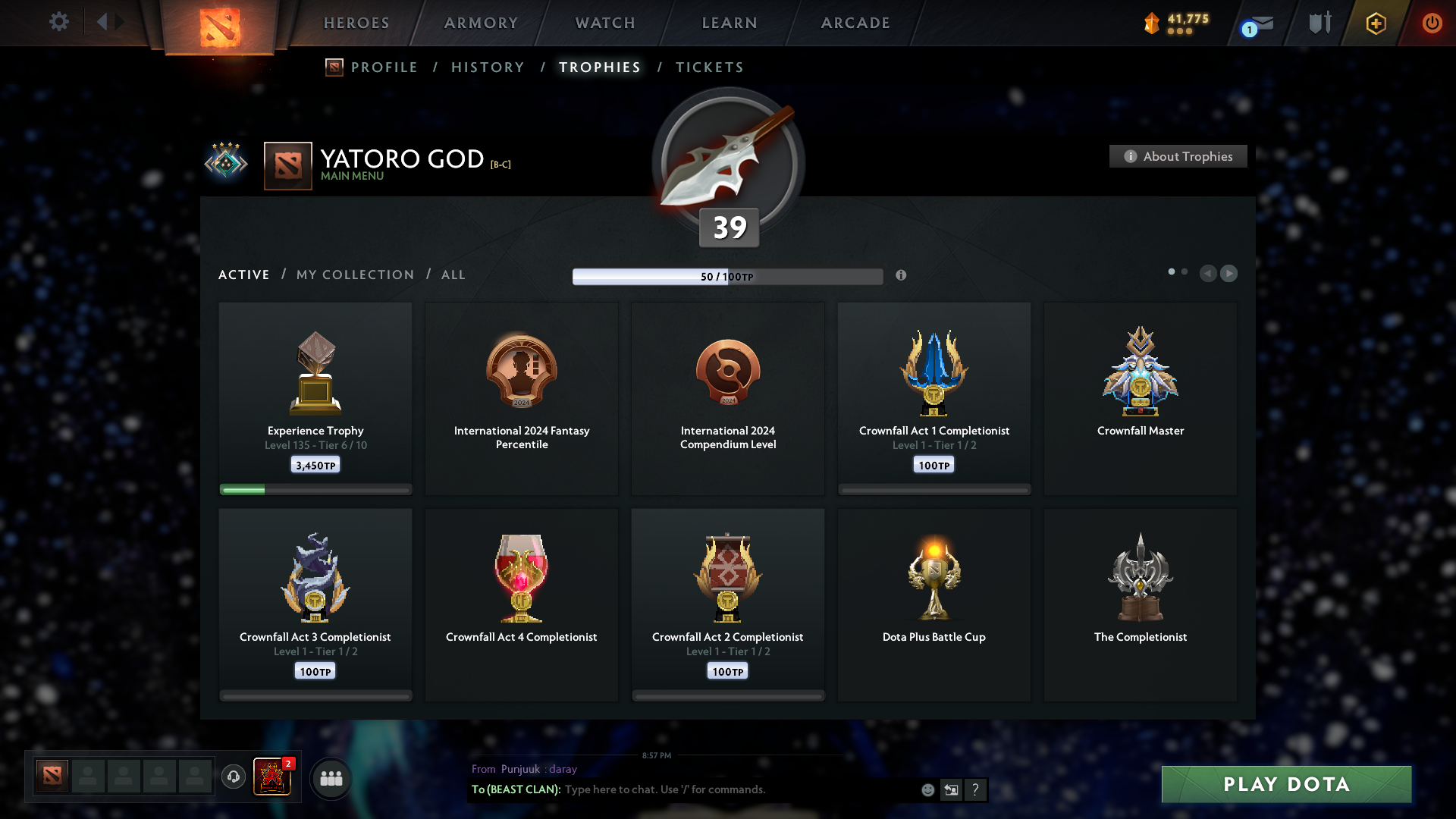Image resolution: width=1456 pixels, height=819 pixels.
Task: Select the Learn menu entry
Action: click(x=730, y=23)
